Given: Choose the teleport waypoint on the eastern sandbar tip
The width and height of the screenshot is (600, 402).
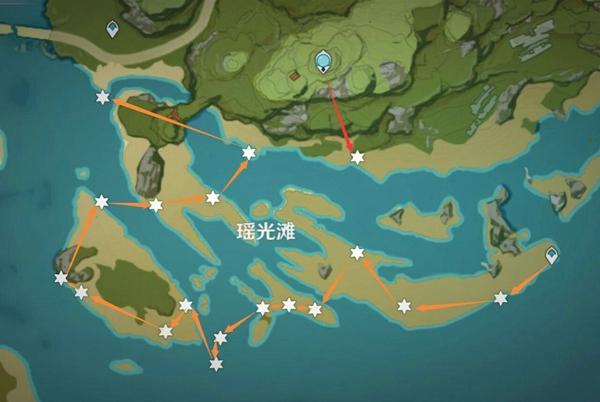Looking at the screenshot, I should click(552, 257).
